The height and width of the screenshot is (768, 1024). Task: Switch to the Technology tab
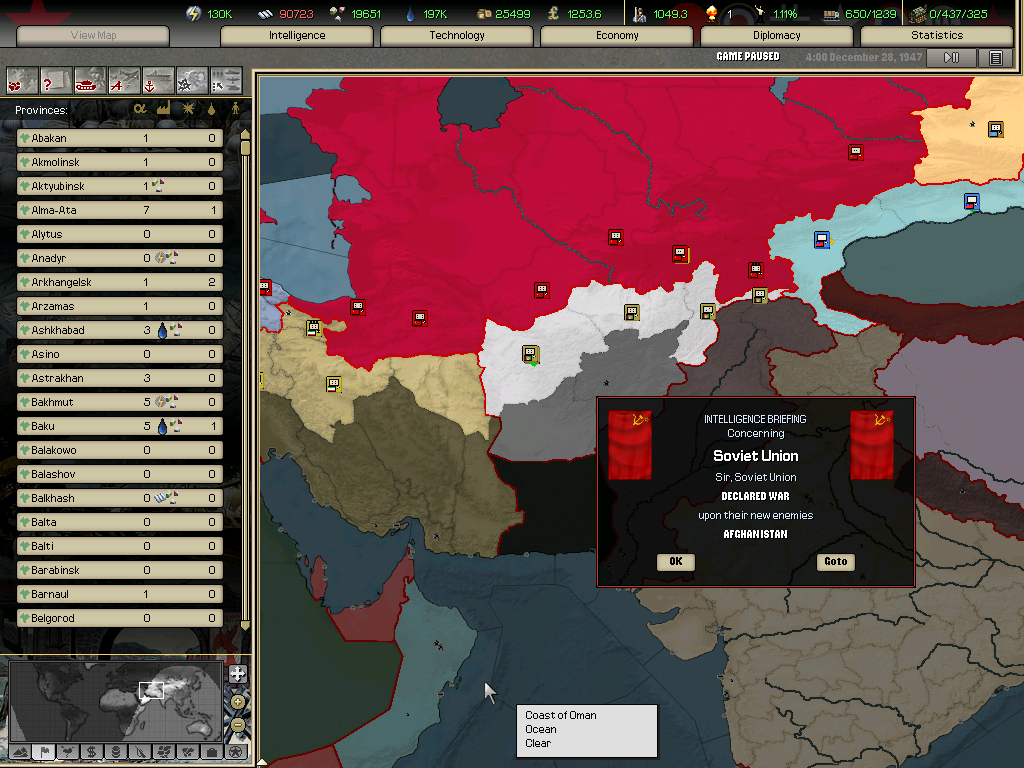point(457,35)
